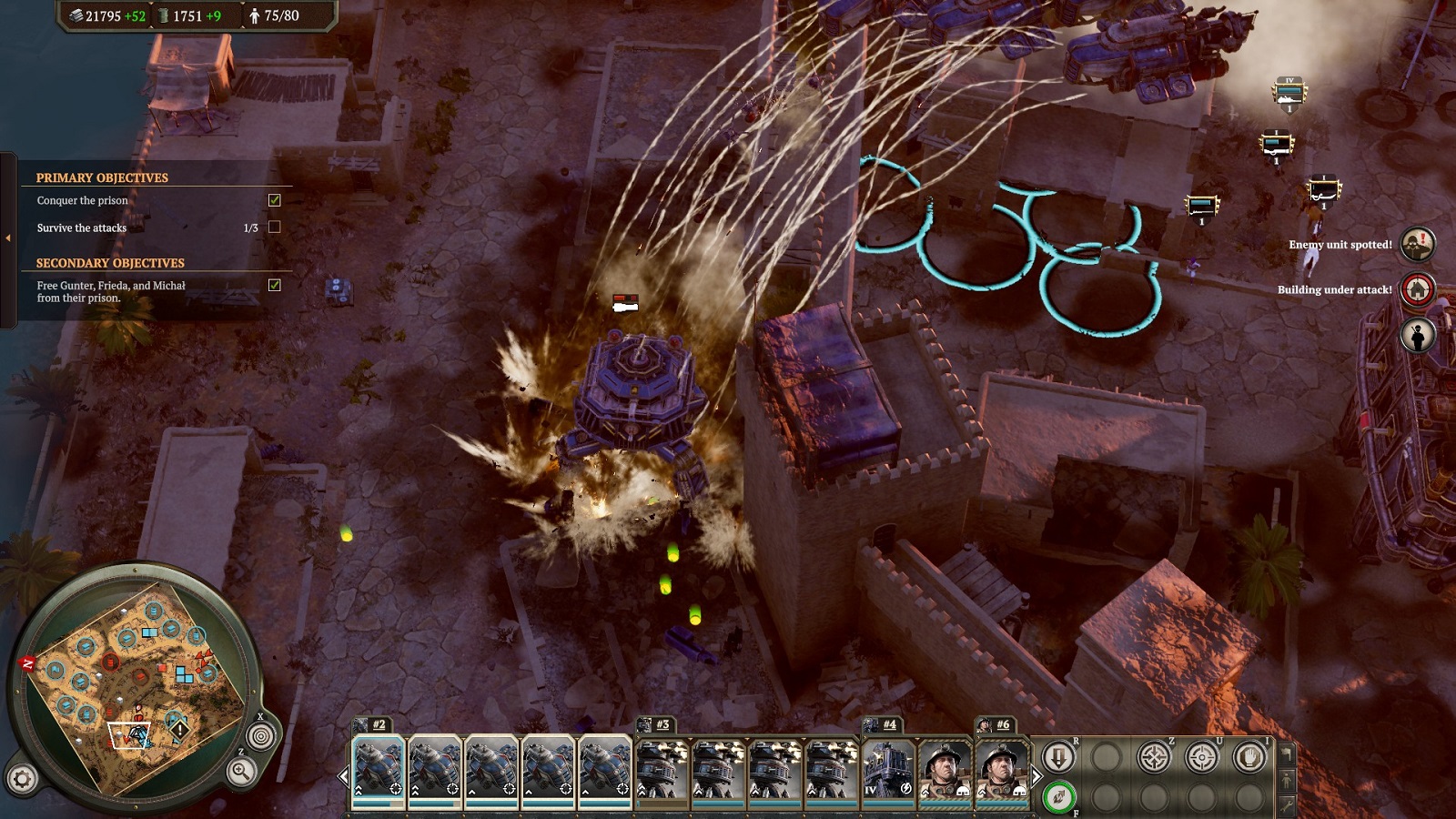
Task: Activate the minimap ping signal button
Action: (x=261, y=735)
